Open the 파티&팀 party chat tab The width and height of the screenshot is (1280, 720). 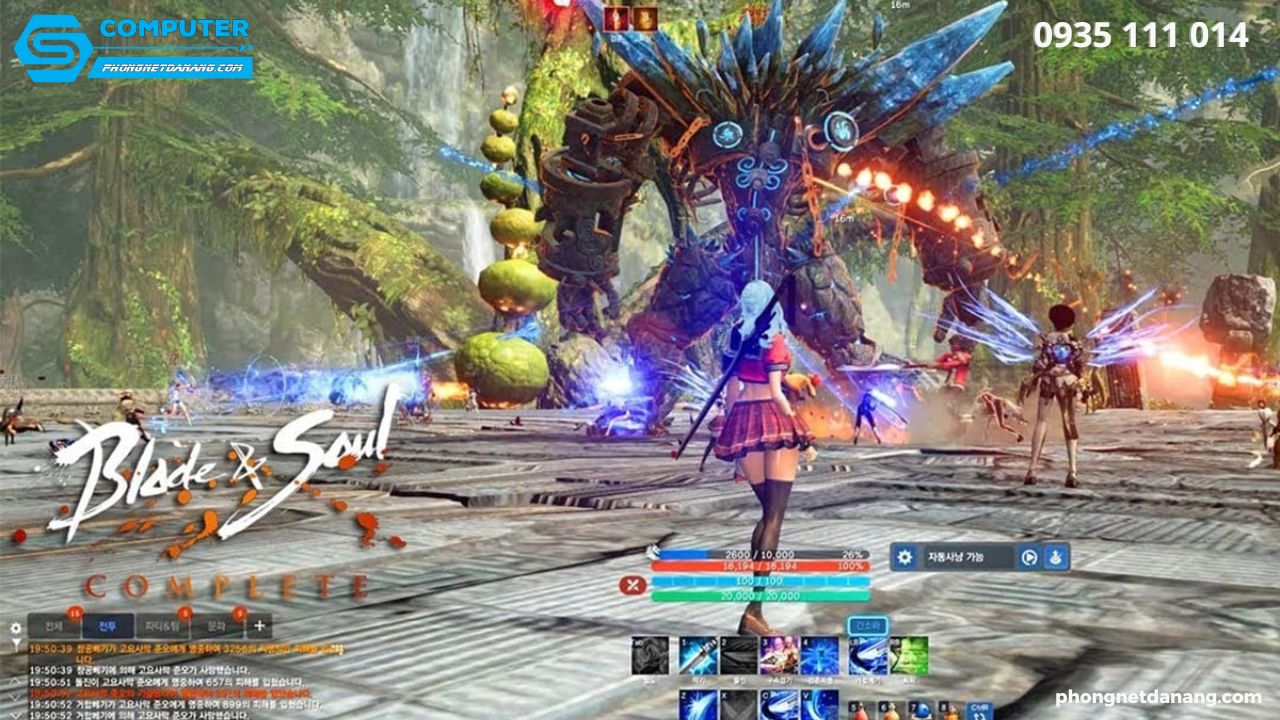163,626
